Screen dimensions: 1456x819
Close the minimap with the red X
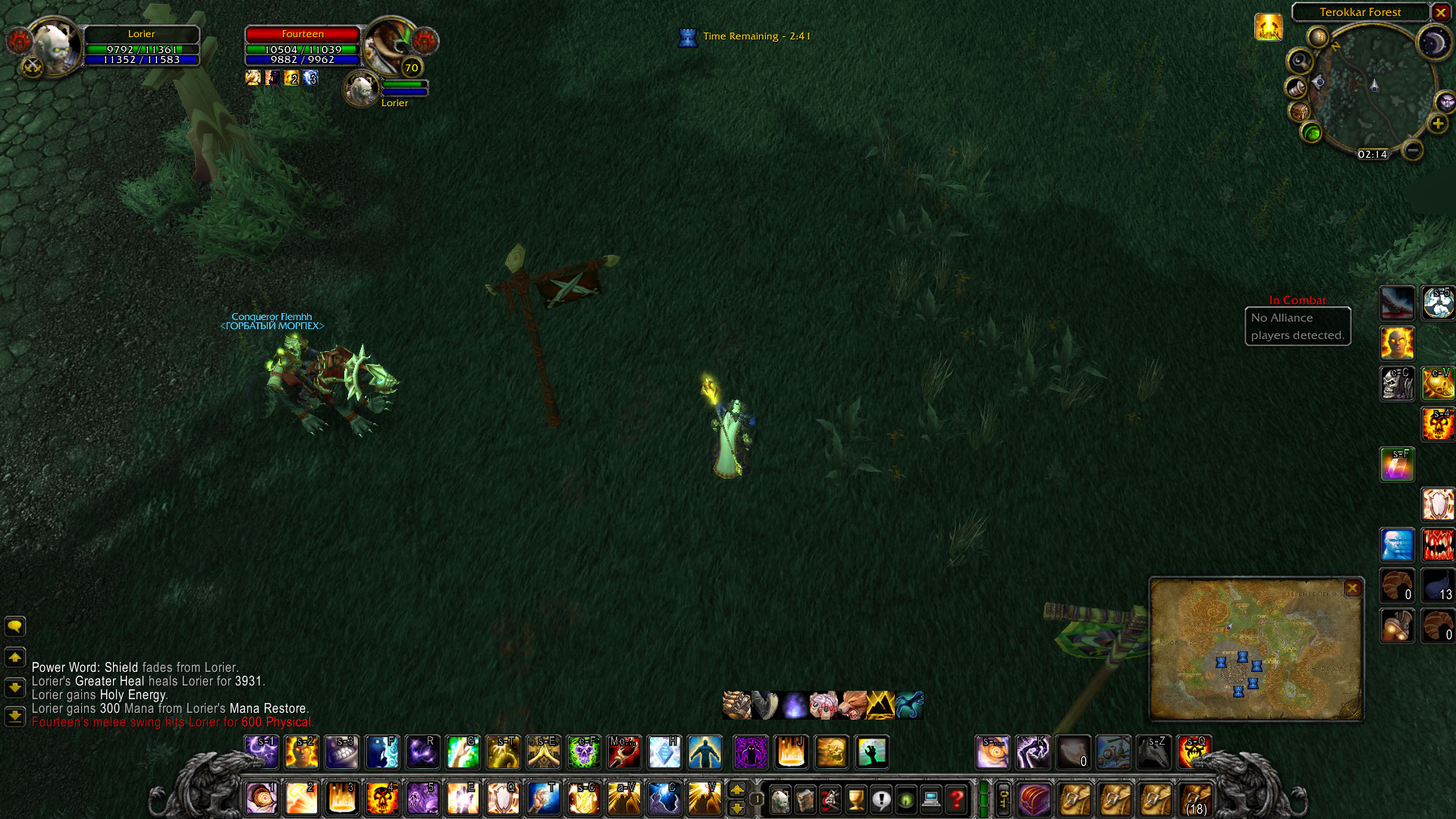tap(1441, 12)
